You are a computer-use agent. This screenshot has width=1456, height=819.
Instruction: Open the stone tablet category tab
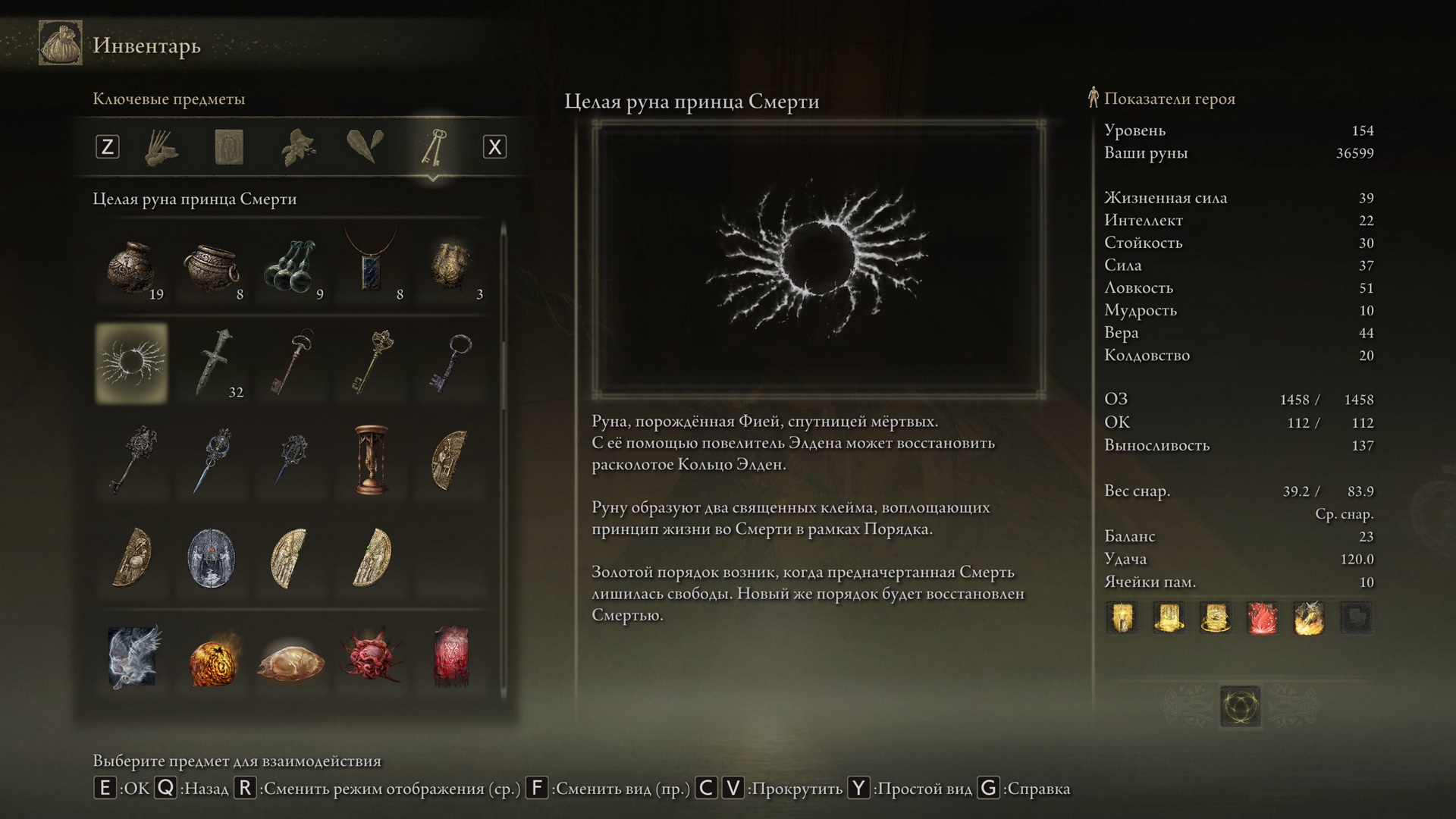point(228,147)
